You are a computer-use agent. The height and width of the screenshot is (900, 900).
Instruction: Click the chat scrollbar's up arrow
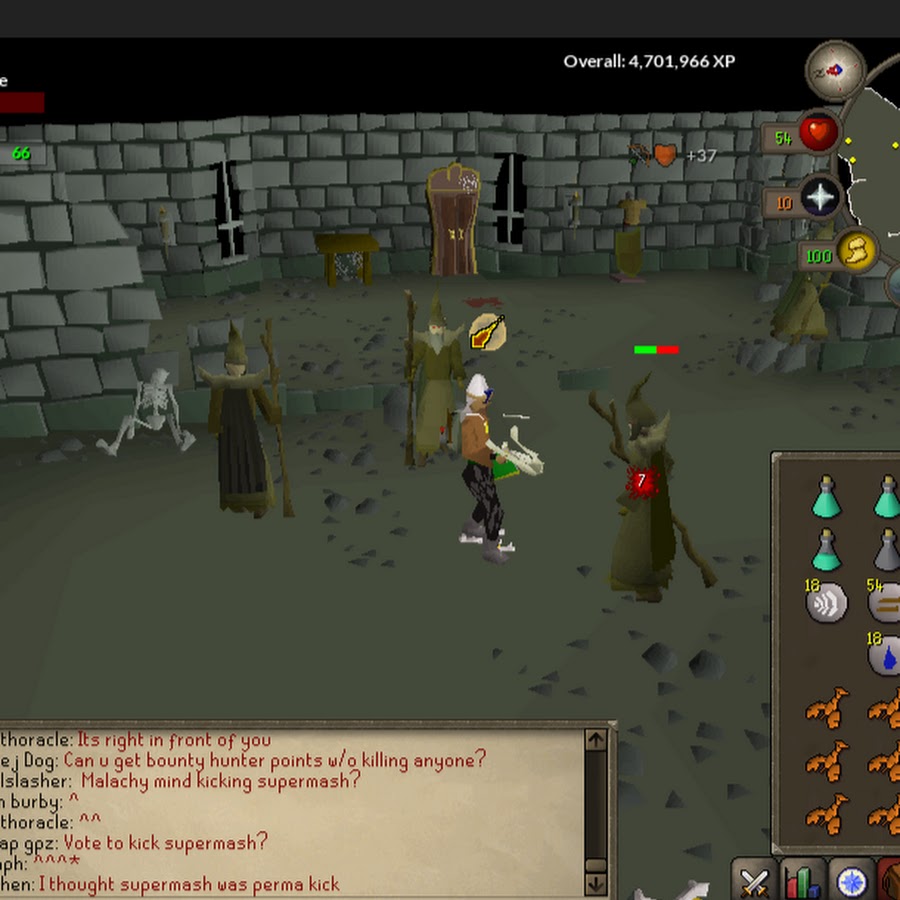(x=595, y=740)
